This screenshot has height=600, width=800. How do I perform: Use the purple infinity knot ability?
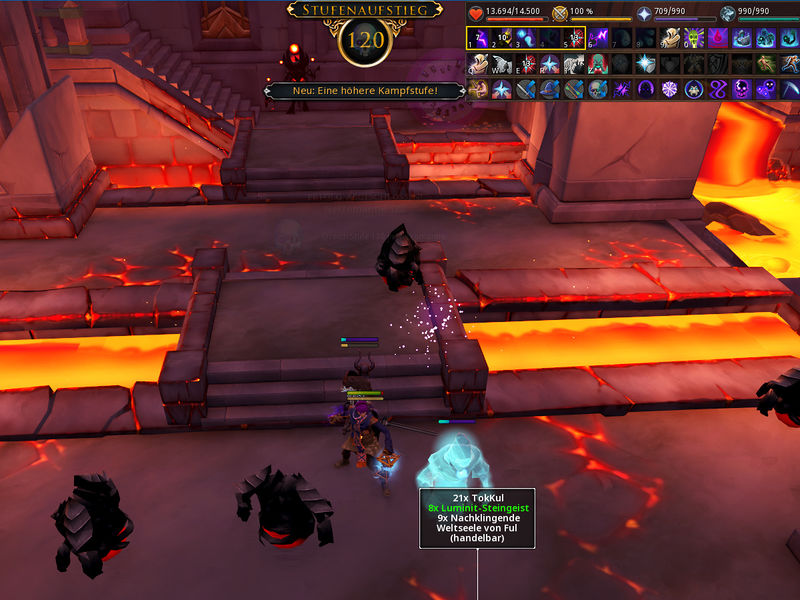click(718, 89)
